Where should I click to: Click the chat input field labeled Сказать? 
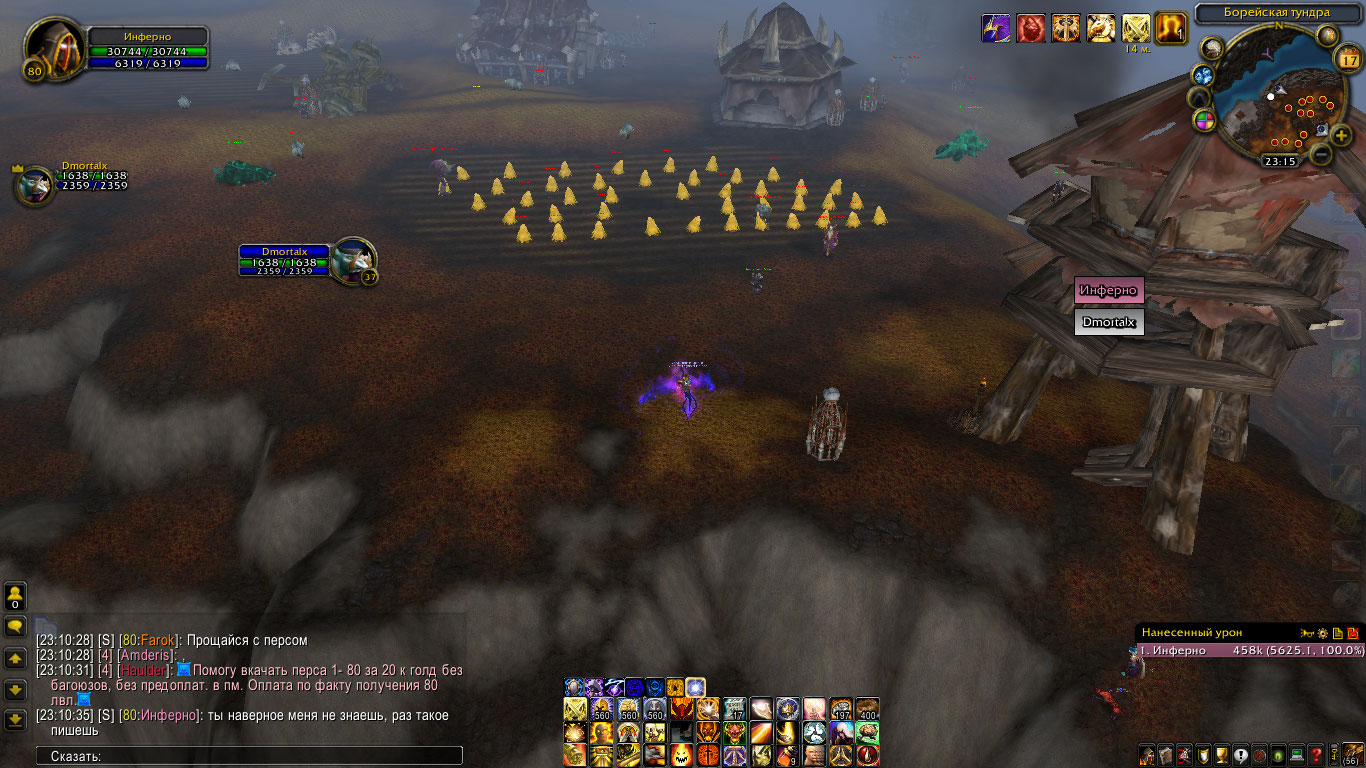pos(250,756)
